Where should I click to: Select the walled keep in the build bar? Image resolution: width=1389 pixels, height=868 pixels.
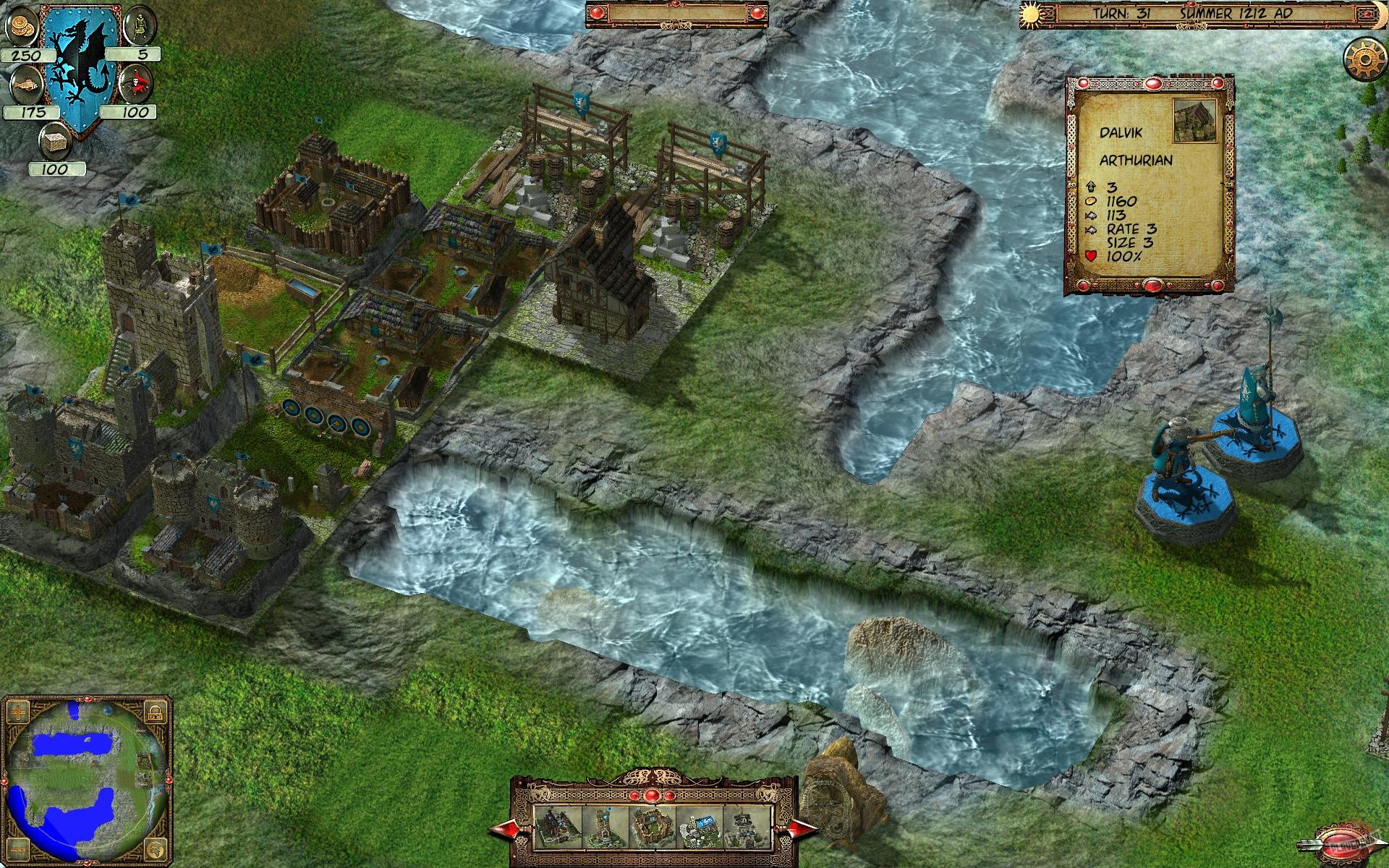pos(653,826)
